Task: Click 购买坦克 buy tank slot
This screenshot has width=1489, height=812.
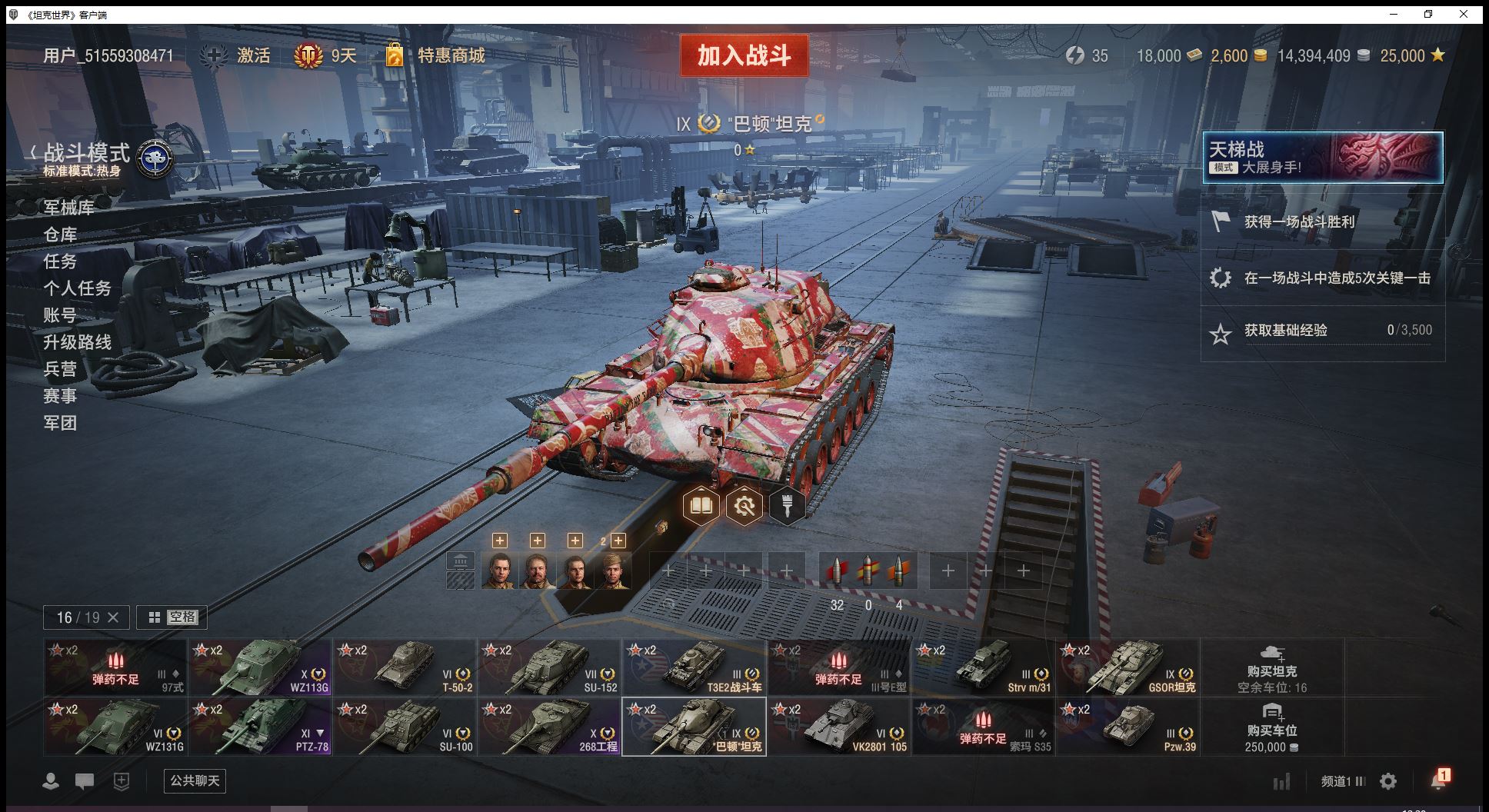Action: 1272,667
